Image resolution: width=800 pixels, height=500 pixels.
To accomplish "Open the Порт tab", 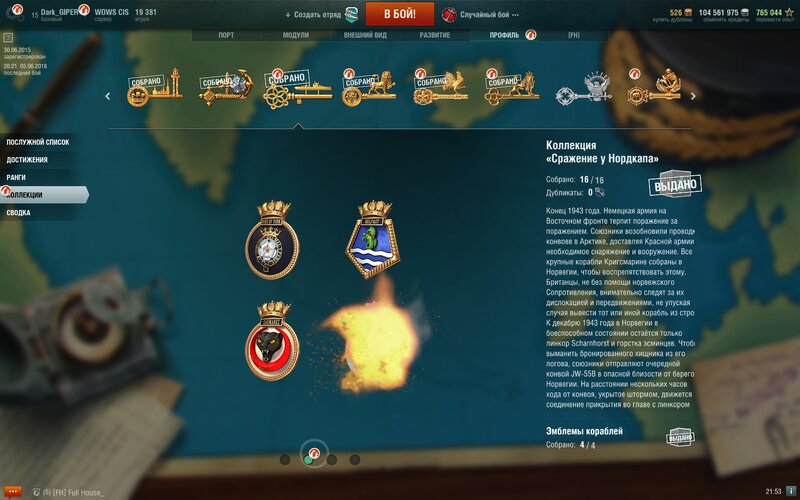I will tap(227, 35).
